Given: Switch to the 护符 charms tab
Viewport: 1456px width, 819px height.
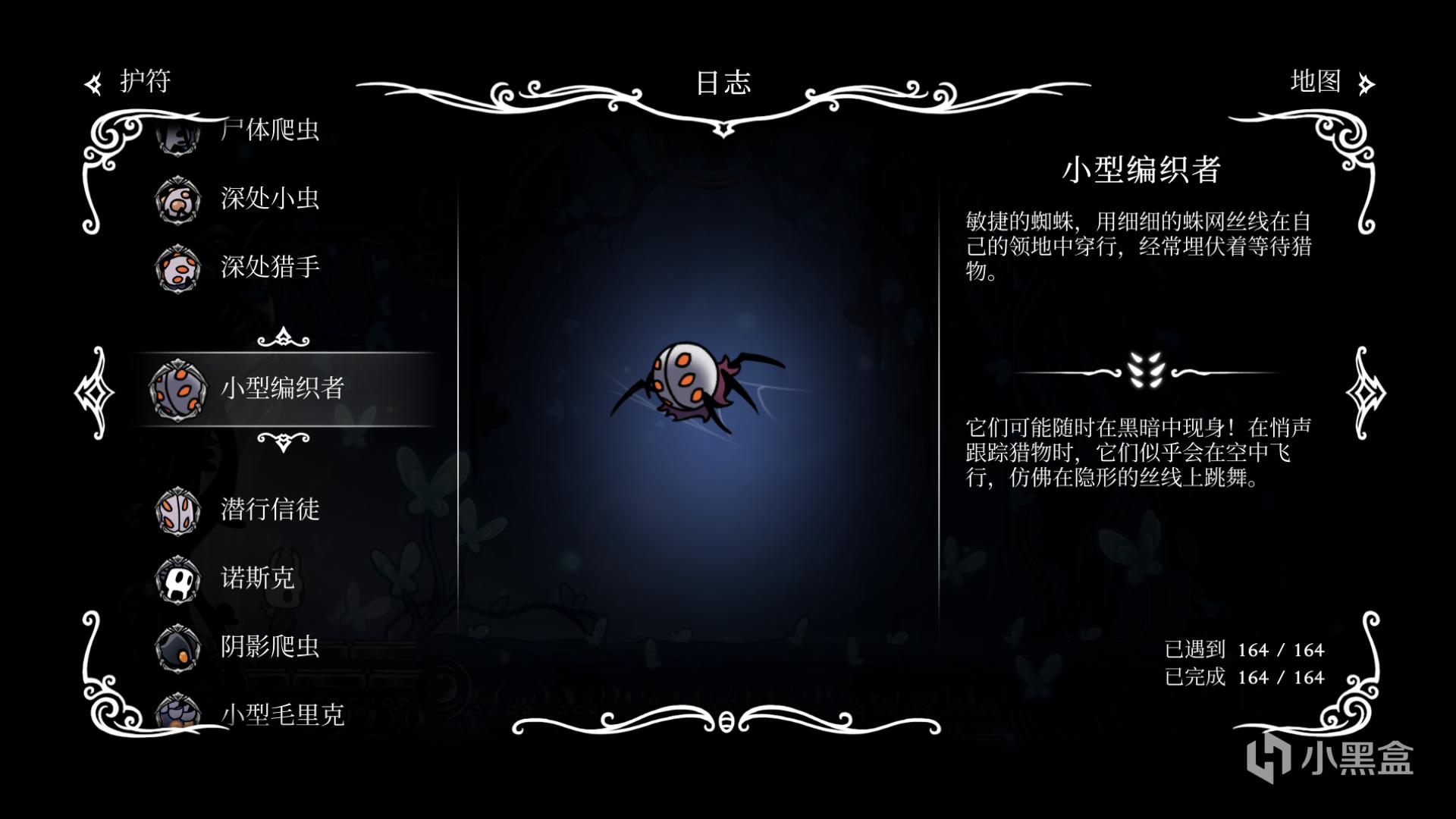Looking at the screenshot, I should coord(129,82).
